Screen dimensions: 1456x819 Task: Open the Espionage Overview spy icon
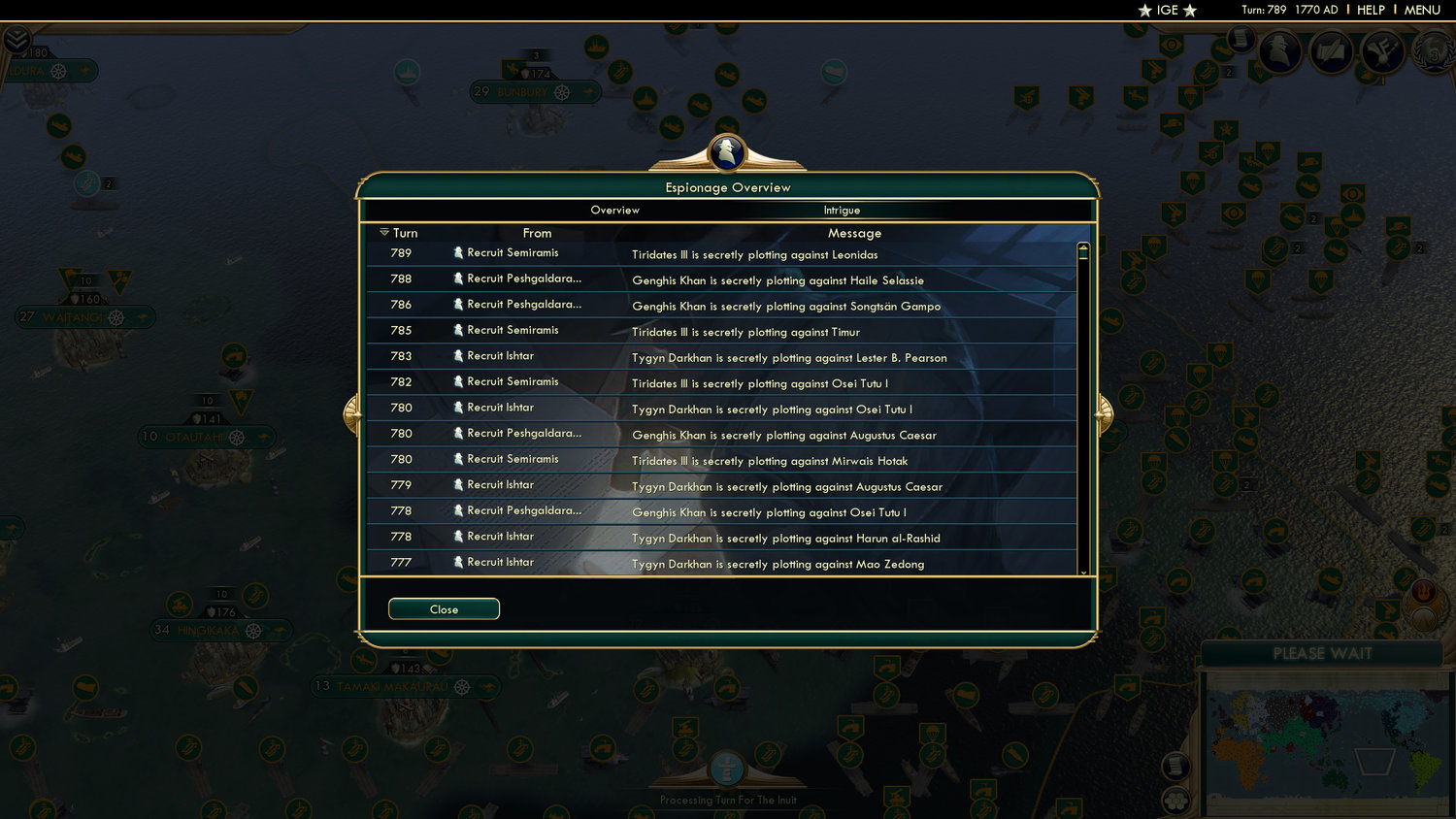[x=1280, y=53]
